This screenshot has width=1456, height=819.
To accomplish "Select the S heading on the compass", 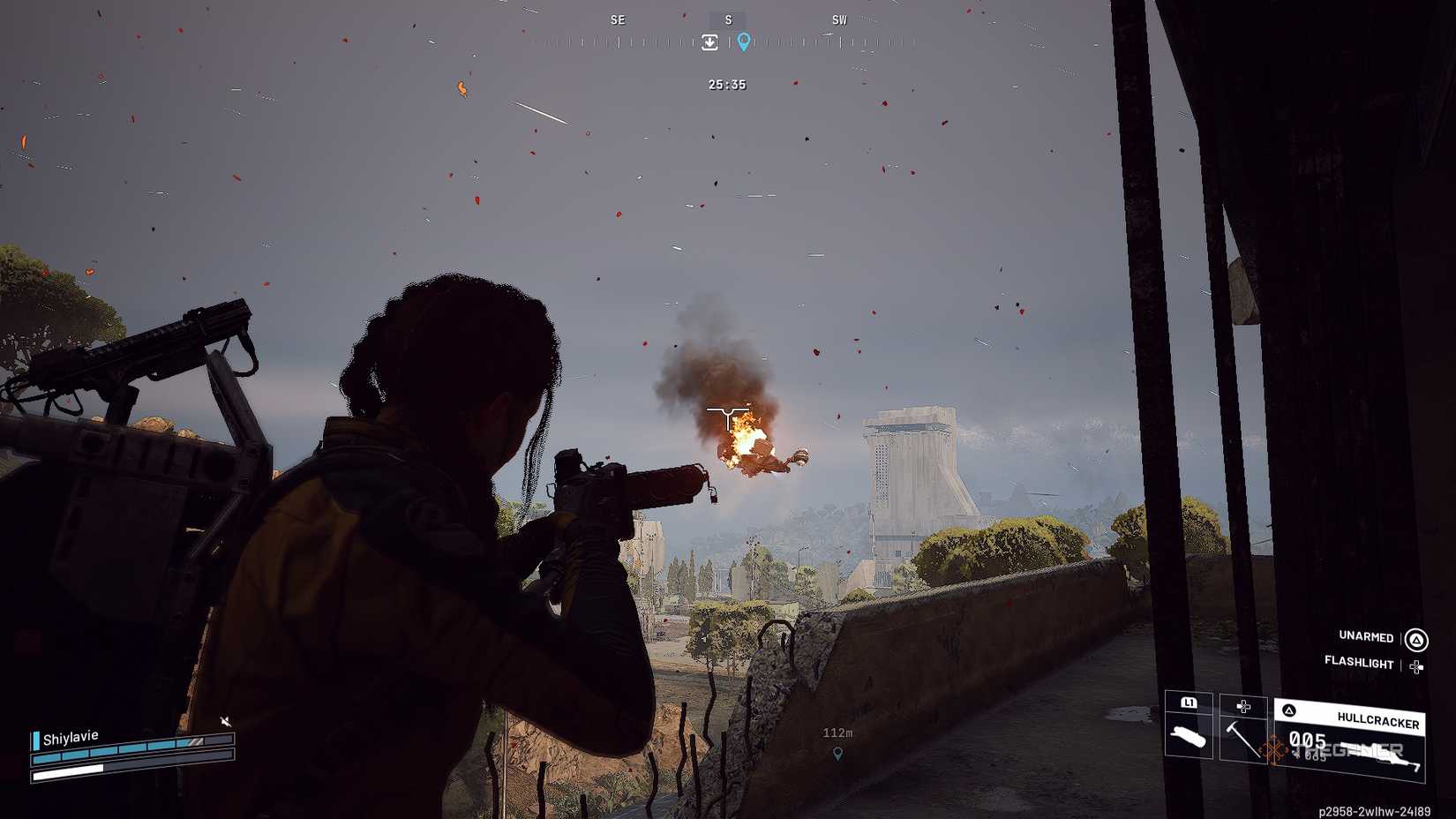I will click(728, 19).
